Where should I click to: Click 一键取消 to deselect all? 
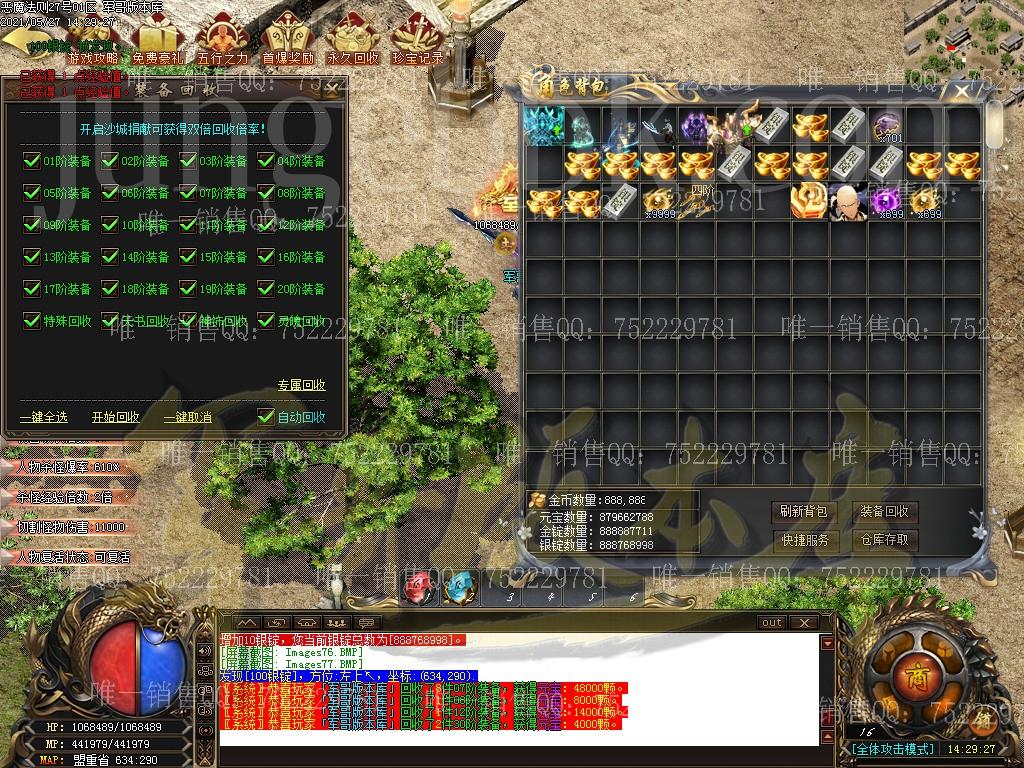[x=188, y=417]
